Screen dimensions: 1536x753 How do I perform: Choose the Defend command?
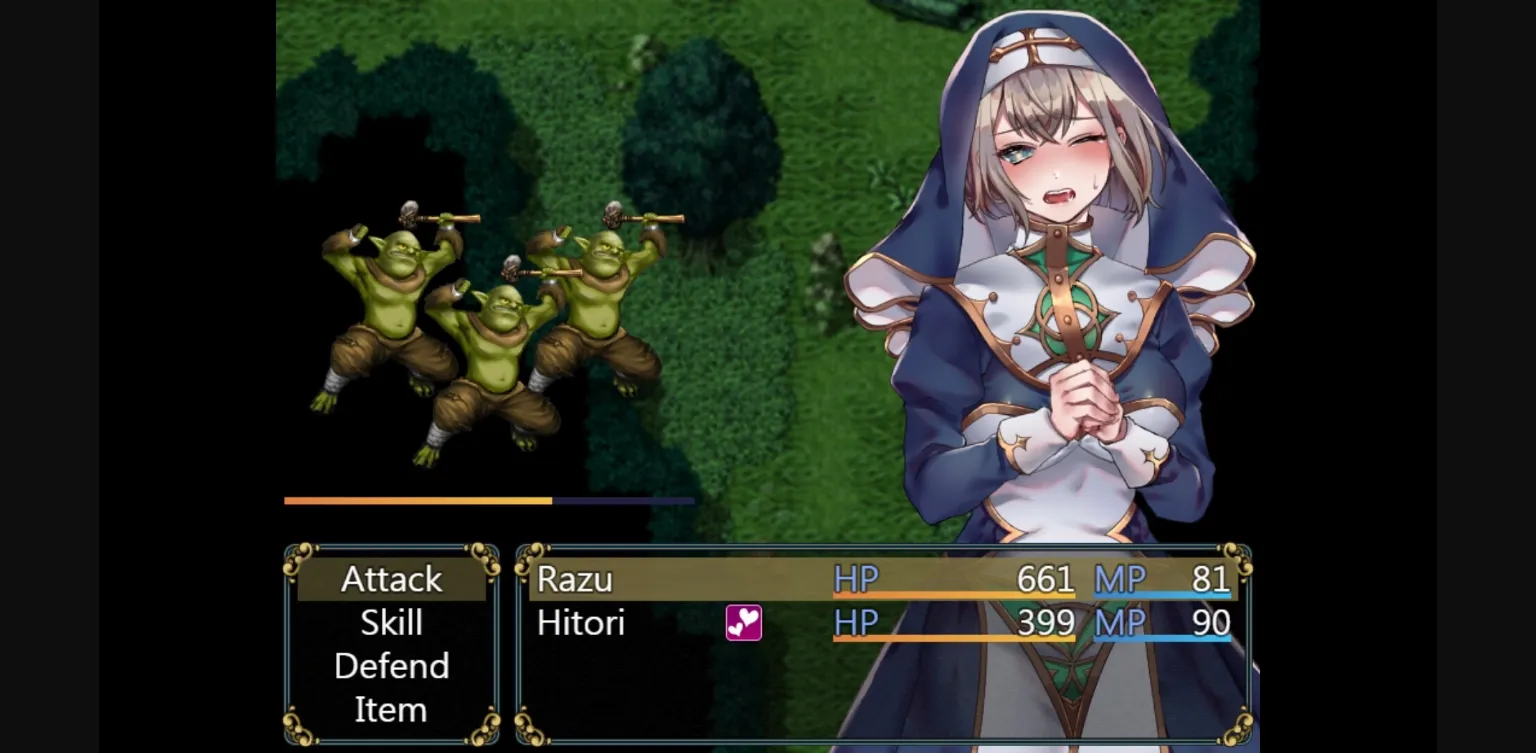click(x=391, y=666)
